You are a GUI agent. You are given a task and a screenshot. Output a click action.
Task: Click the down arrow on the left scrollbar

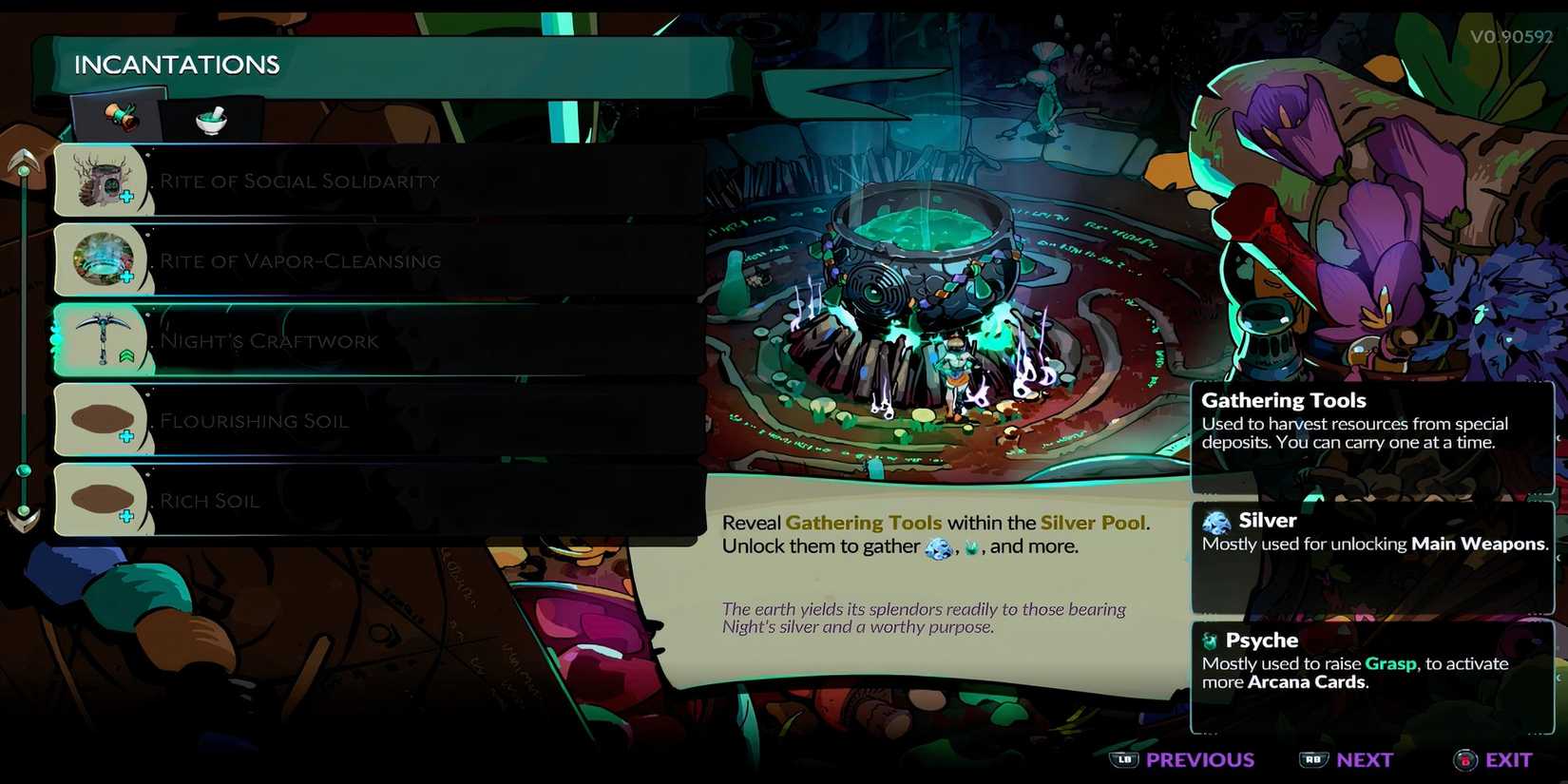21,516
